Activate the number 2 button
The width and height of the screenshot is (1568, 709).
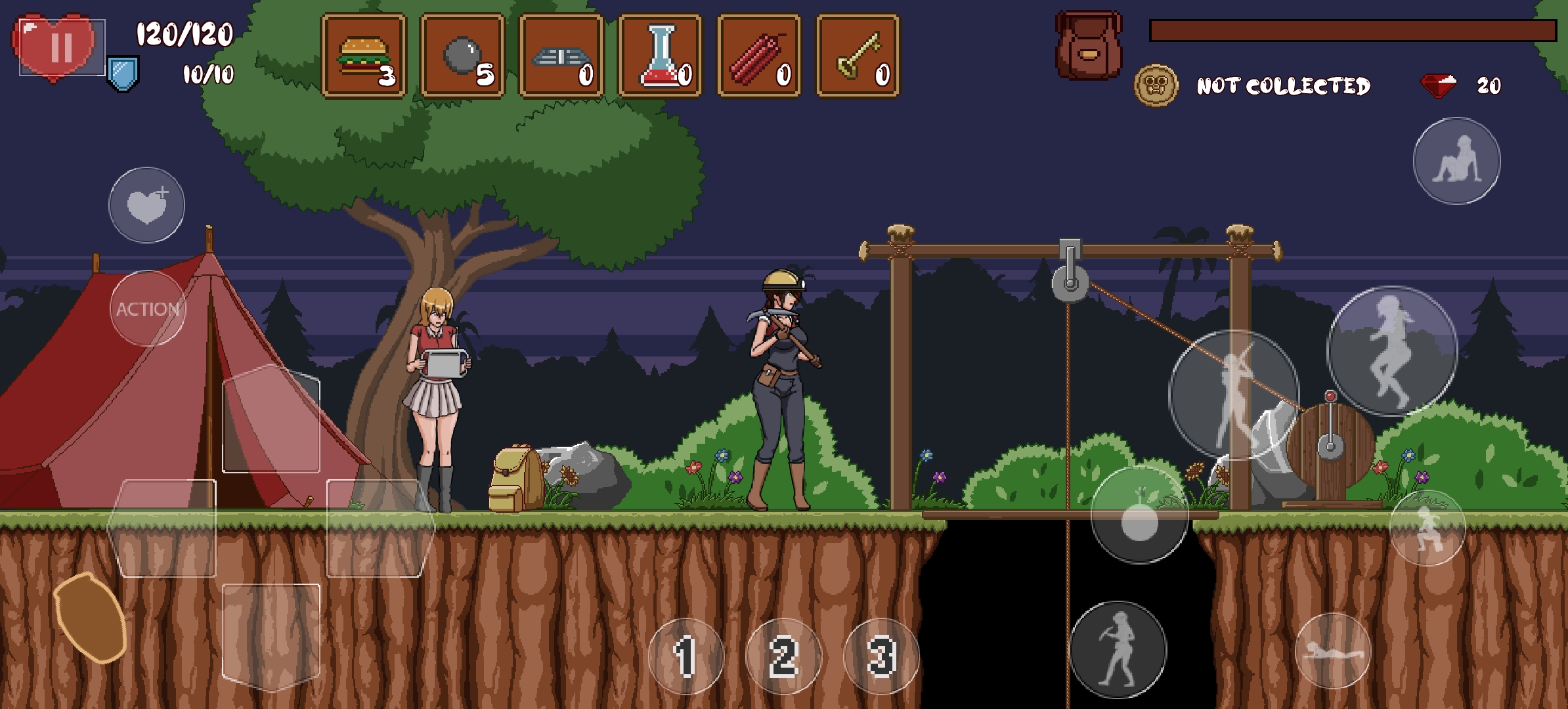pyautogui.click(x=783, y=656)
